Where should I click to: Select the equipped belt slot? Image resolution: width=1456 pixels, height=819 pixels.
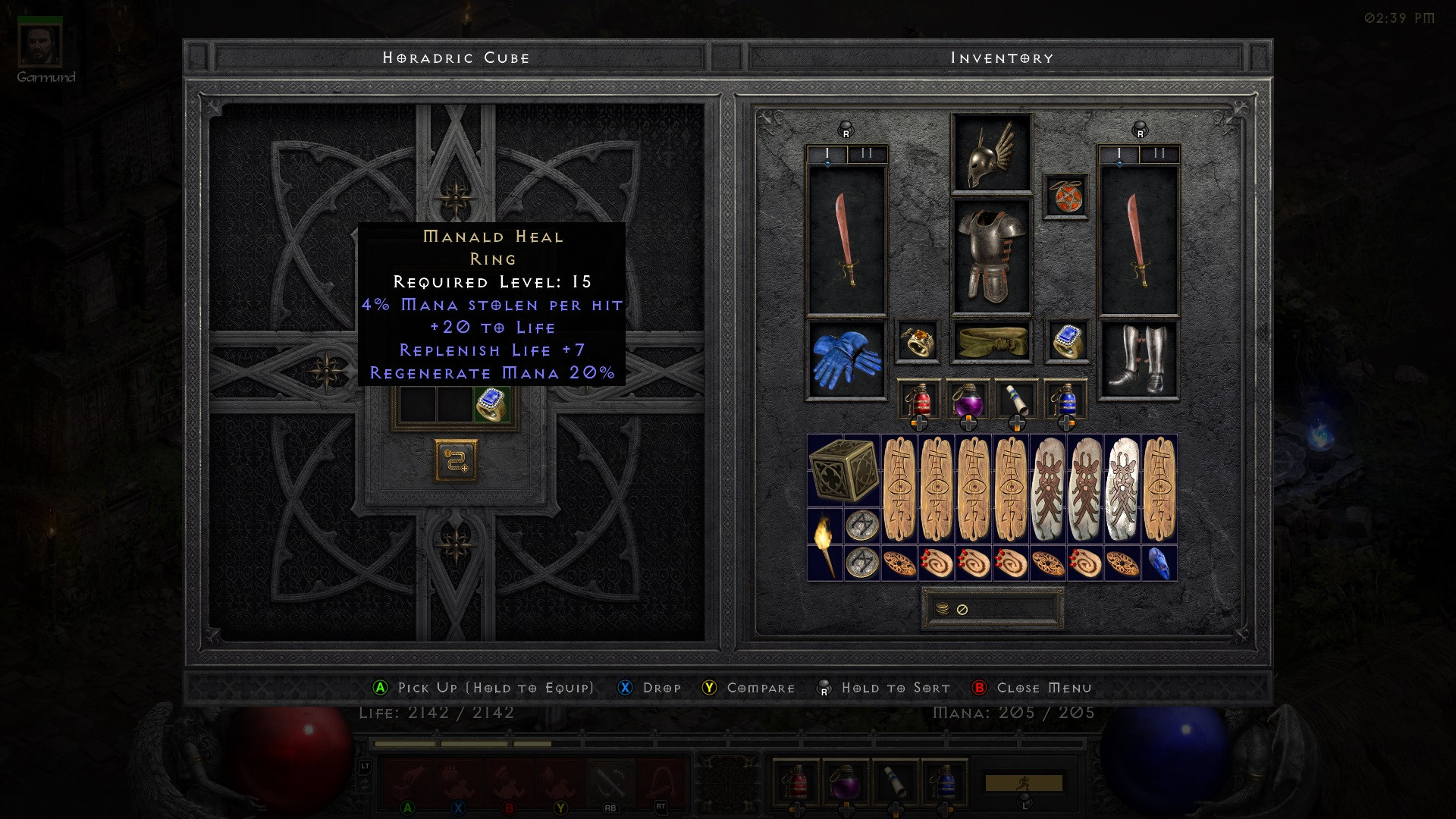coord(991,342)
